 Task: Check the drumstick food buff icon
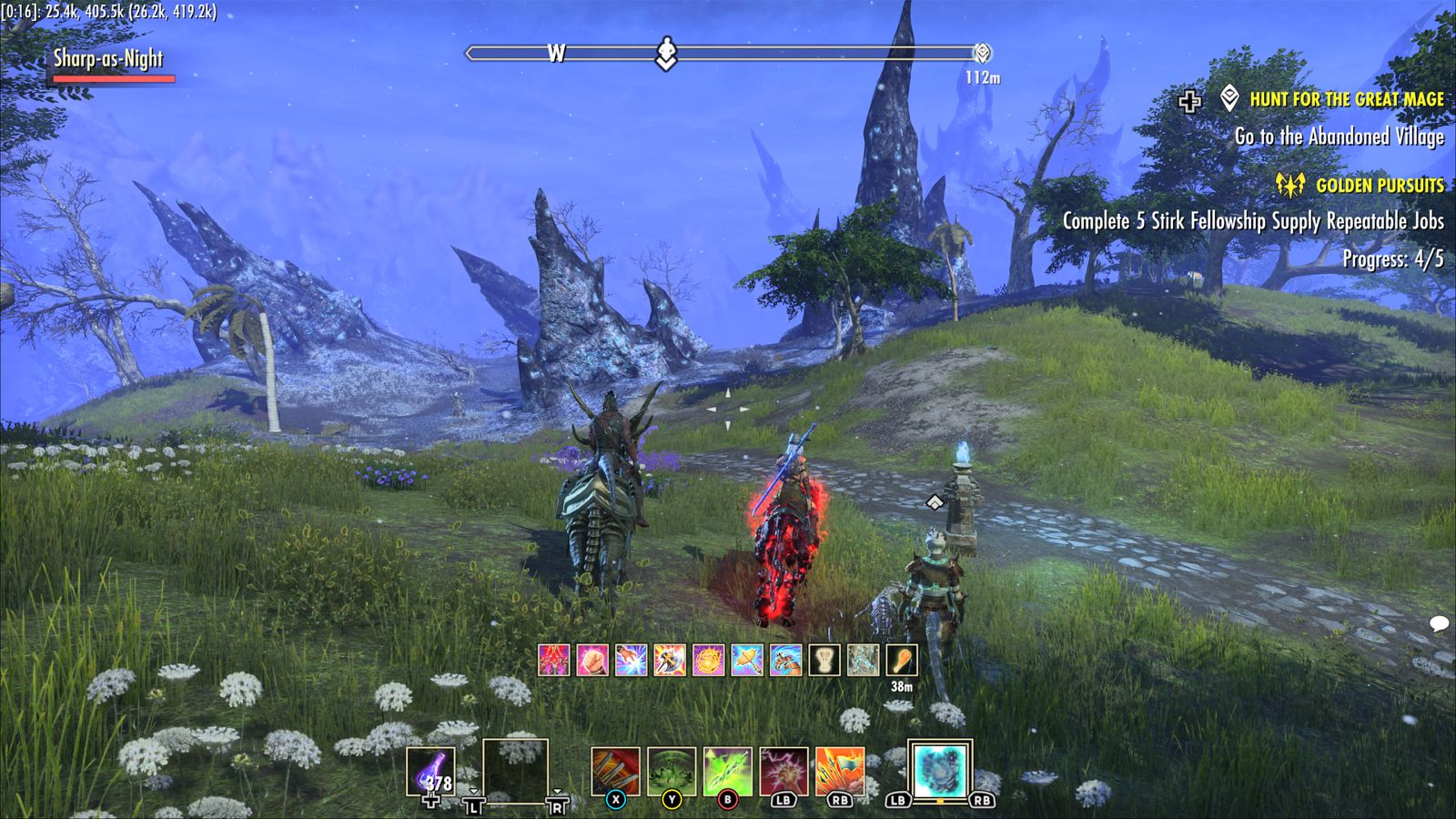coord(902,660)
